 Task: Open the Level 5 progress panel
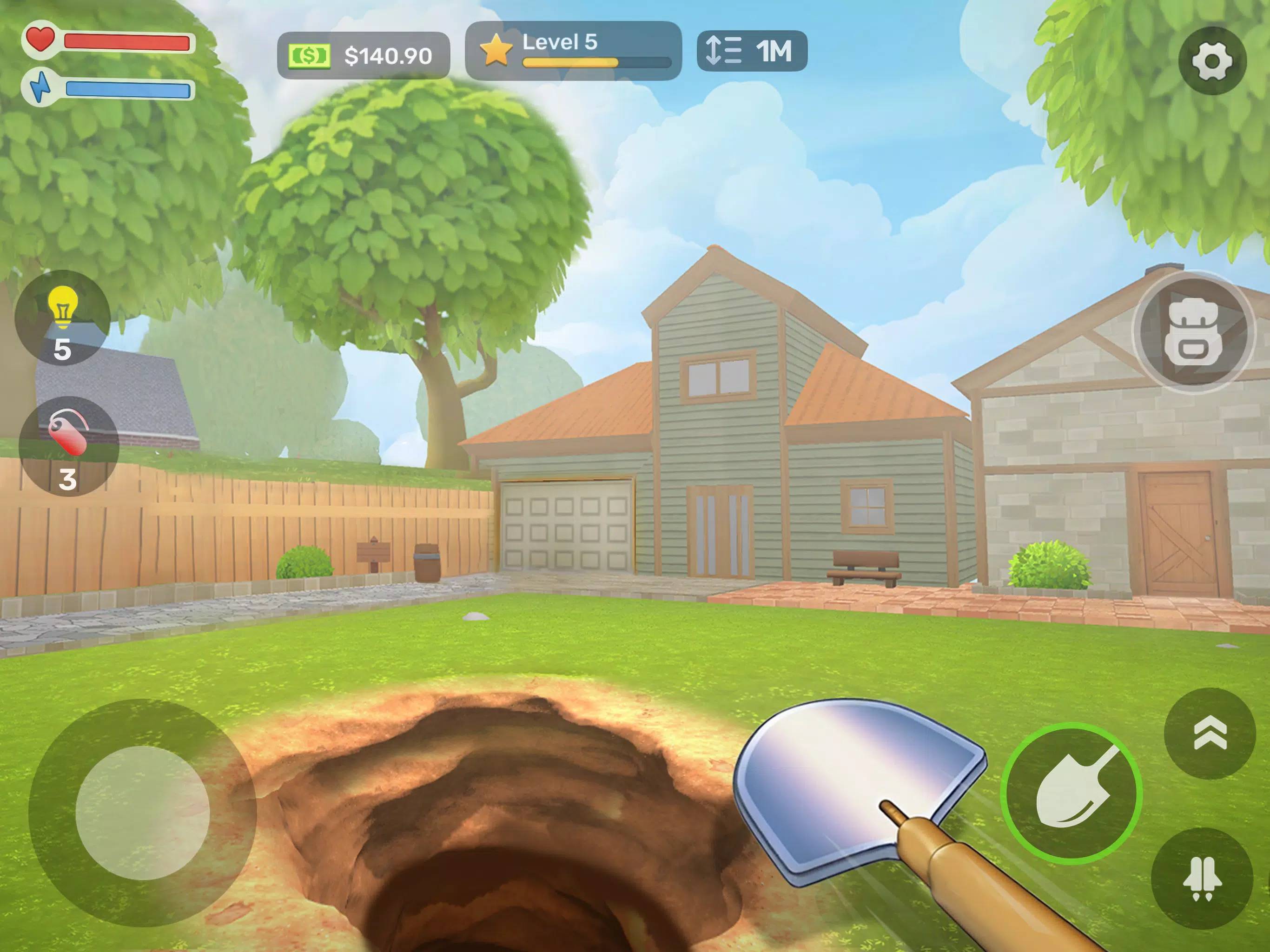click(x=573, y=51)
